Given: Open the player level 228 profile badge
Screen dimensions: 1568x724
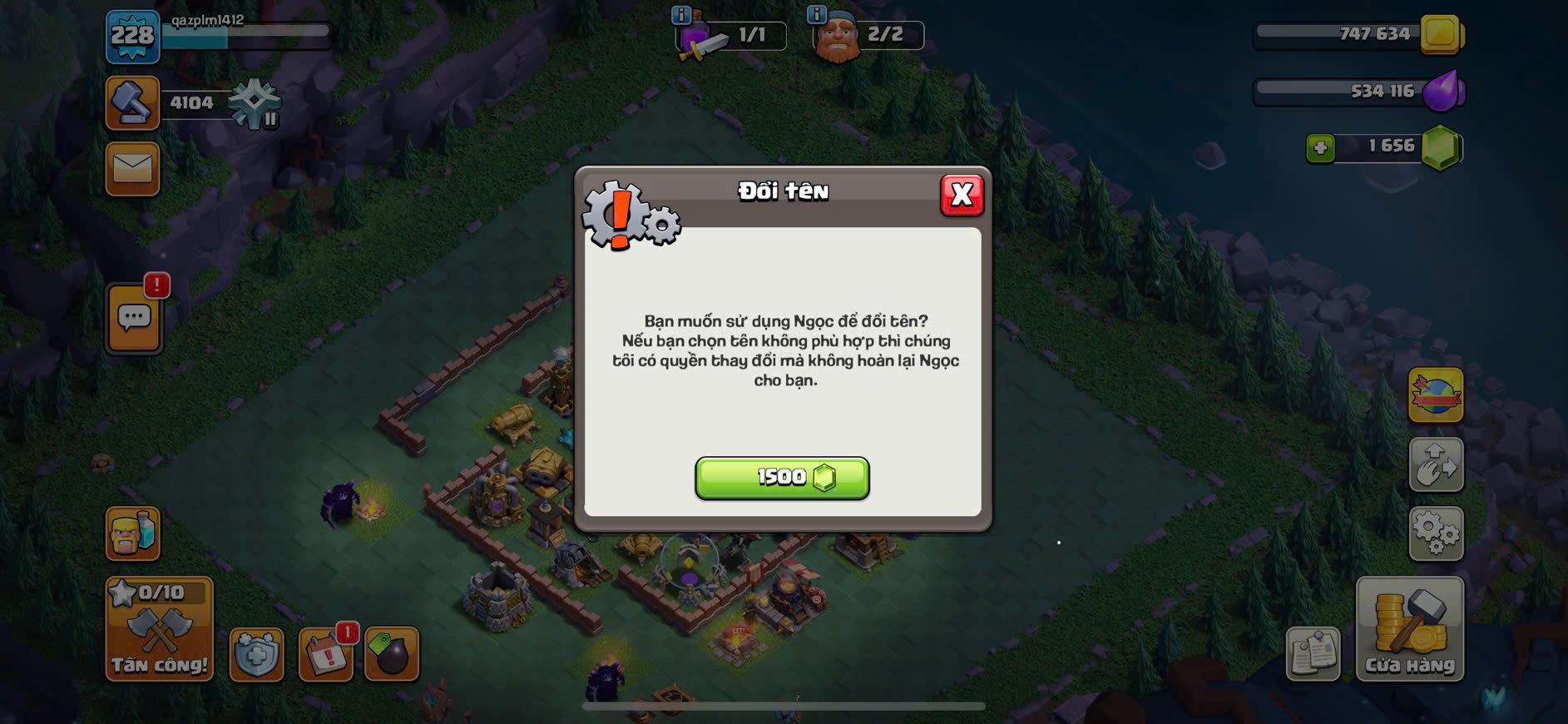Looking at the screenshot, I should click(132, 37).
